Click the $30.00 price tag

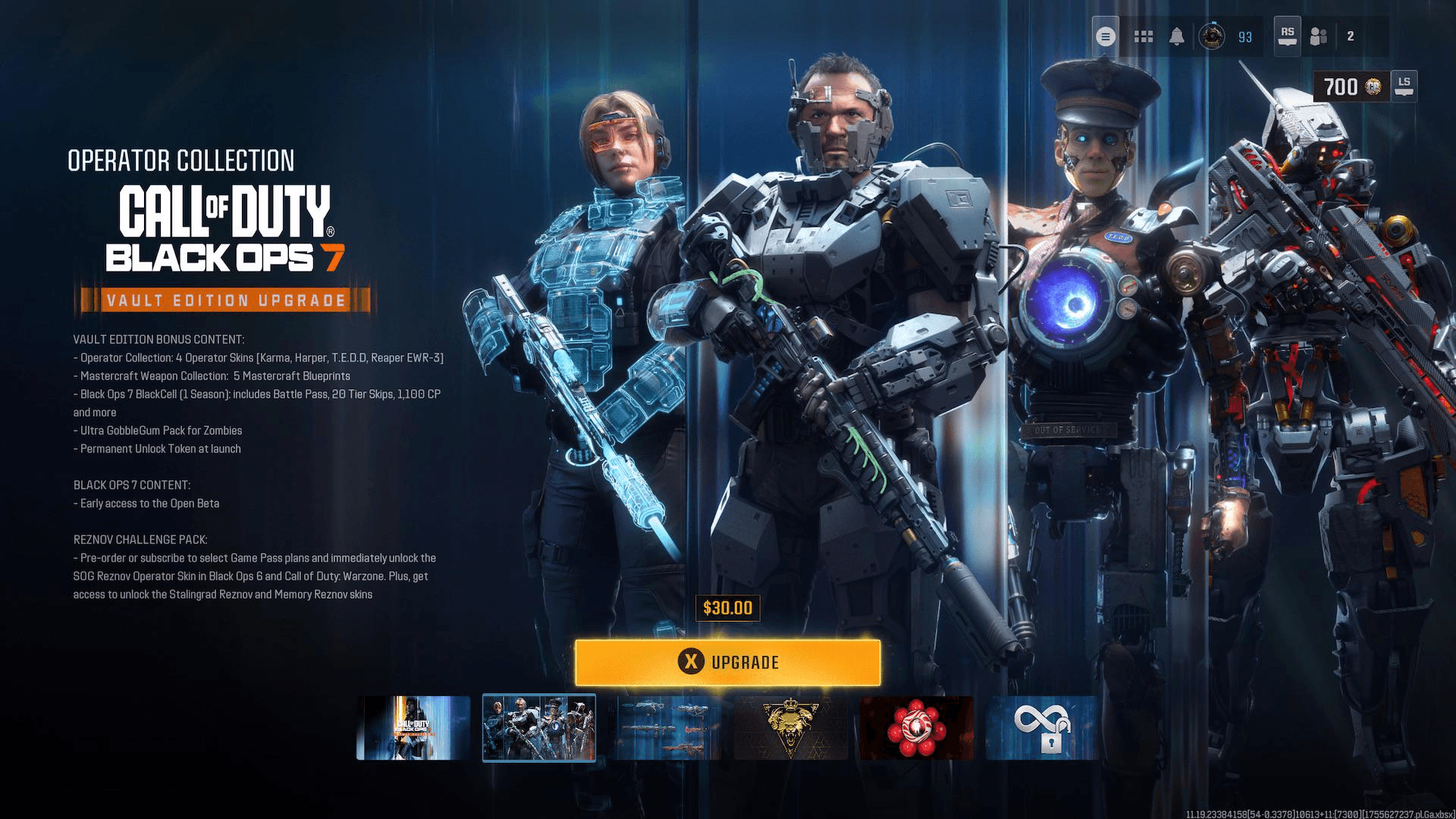click(727, 607)
